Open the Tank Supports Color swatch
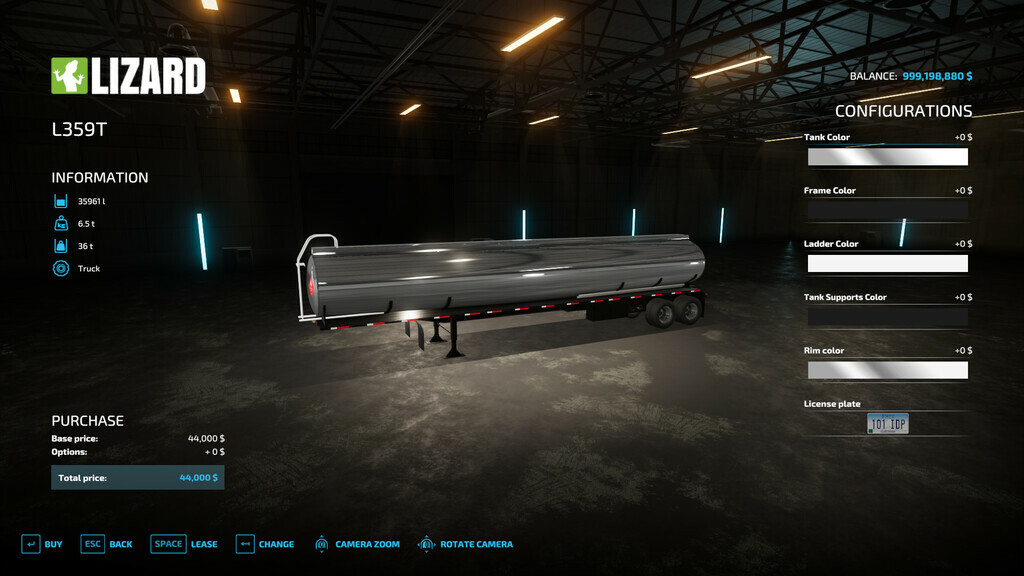 coord(887,317)
